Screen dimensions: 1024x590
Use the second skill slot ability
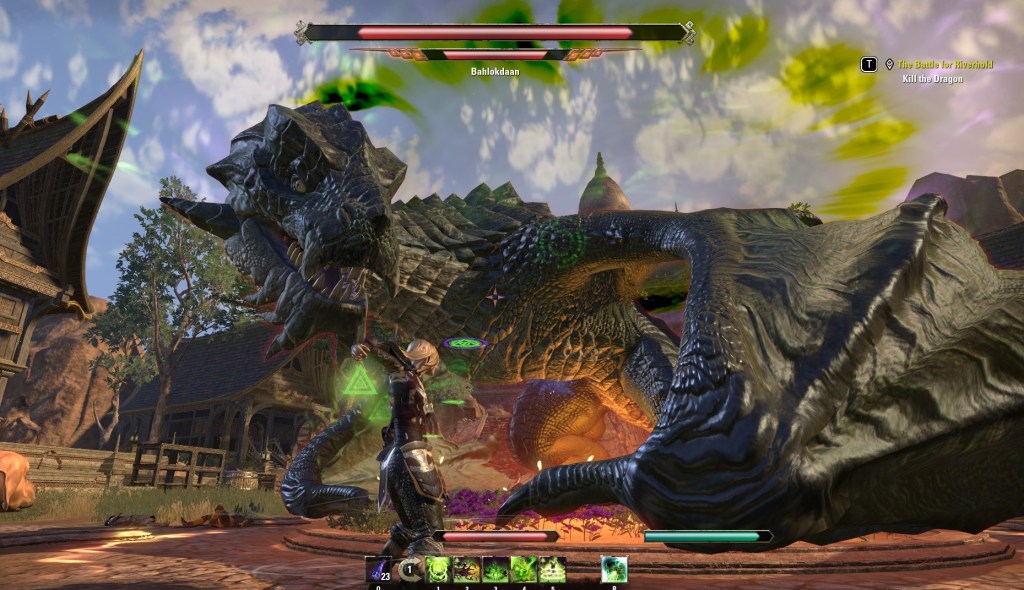point(467,570)
